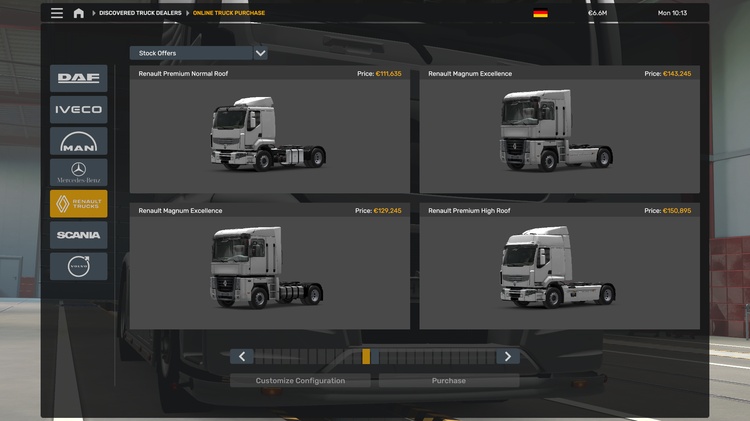Viewport: 750px width, 421px height.
Task: Select the Renault Trucks brand tab
Action: tap(78, 204)
